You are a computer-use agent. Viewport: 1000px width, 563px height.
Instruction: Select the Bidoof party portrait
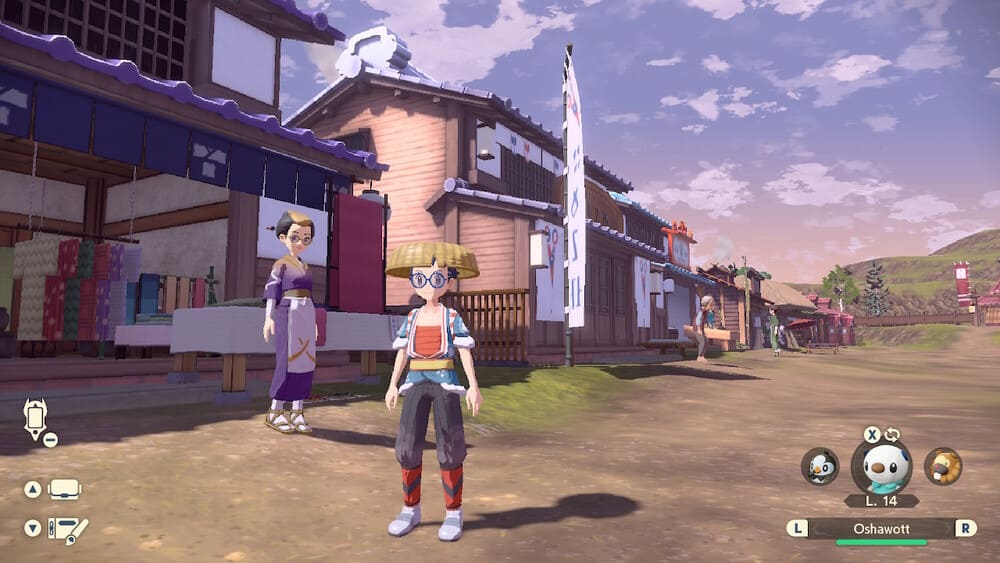coord(942,466)
